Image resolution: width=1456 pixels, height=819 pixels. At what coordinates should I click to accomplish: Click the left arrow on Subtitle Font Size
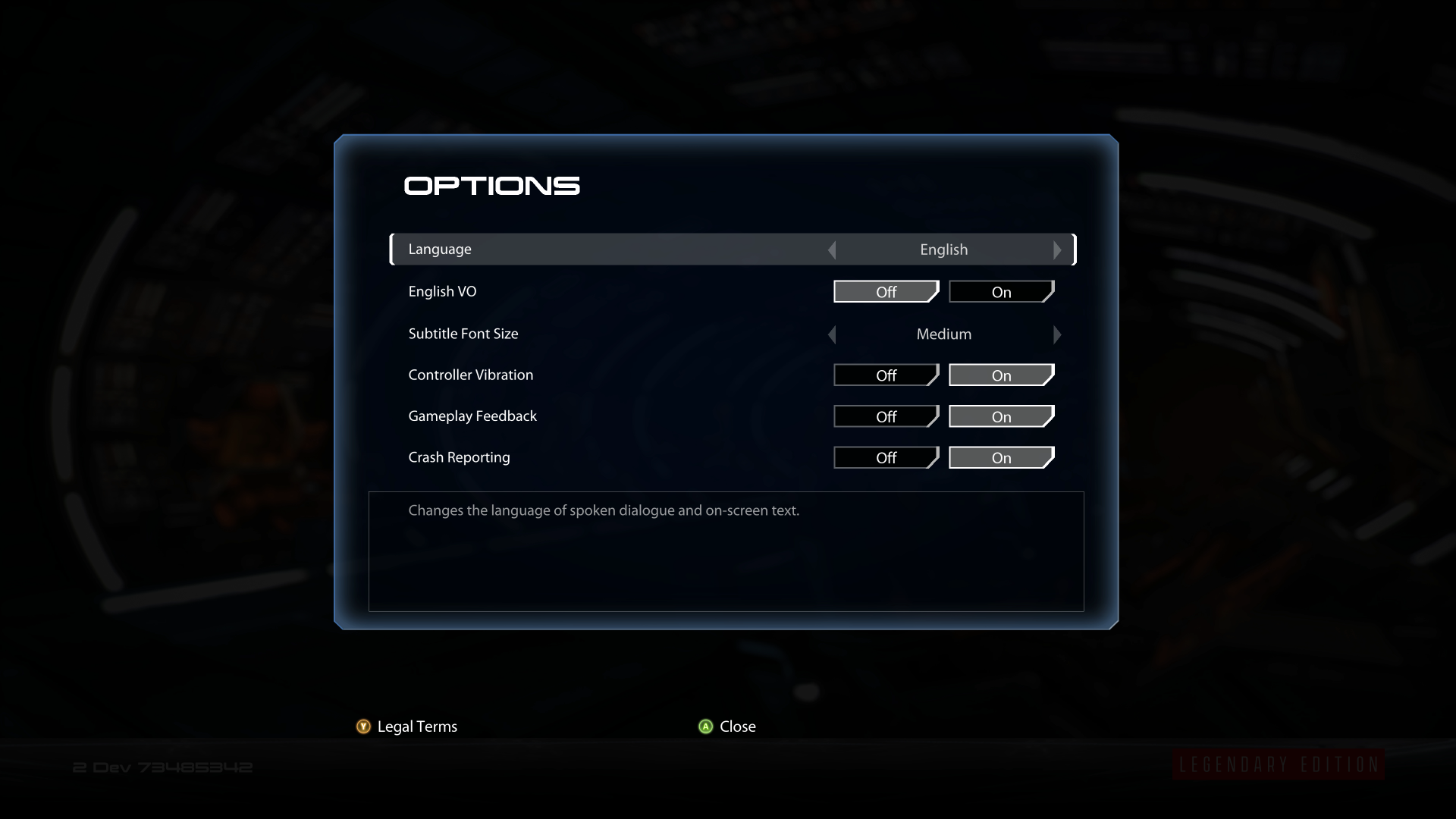(833, 334)
